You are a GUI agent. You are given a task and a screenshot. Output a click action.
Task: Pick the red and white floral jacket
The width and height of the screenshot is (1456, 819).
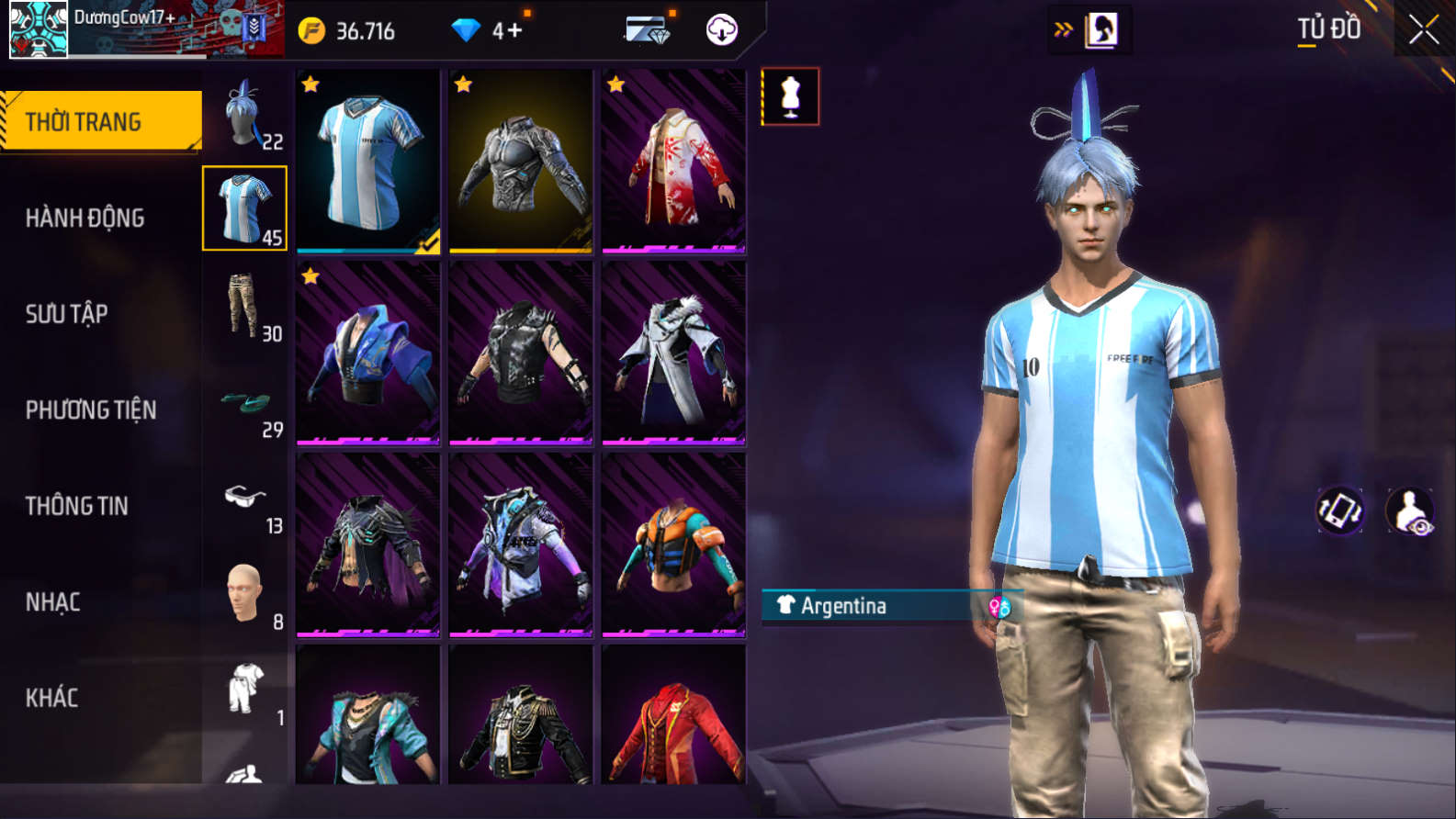(673, 161)
